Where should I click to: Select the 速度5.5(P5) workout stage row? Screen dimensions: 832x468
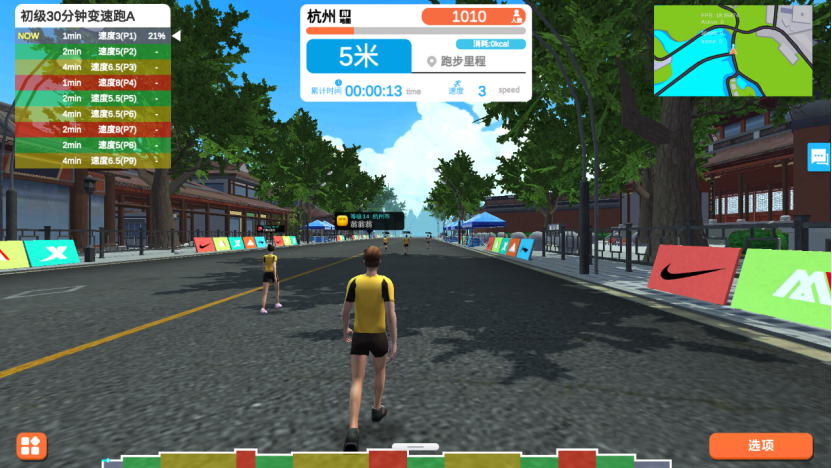pos(92,98)
